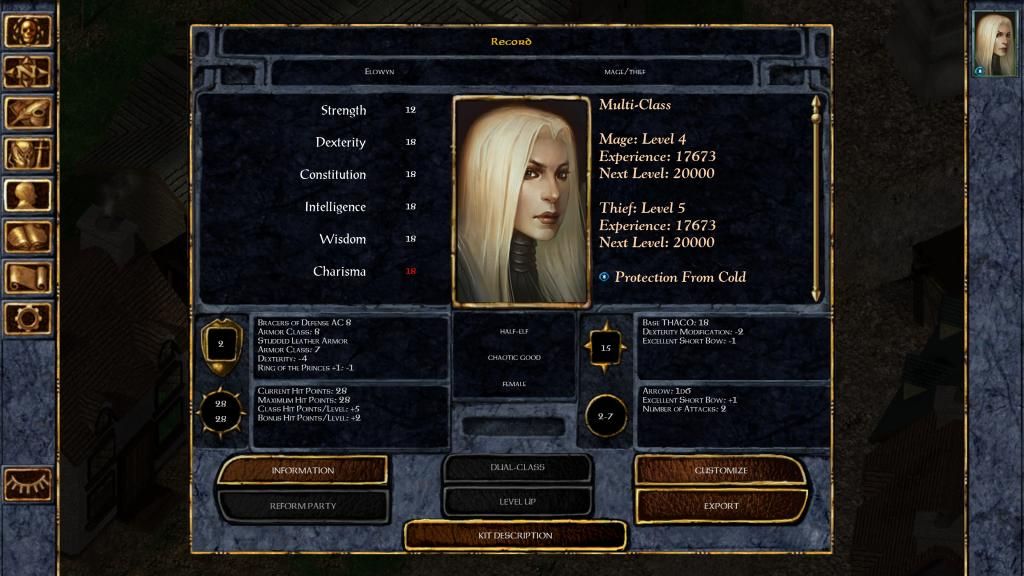The image size is (1024, 576).
Task: Open the Information panel
Action: [x=302, y=470]
